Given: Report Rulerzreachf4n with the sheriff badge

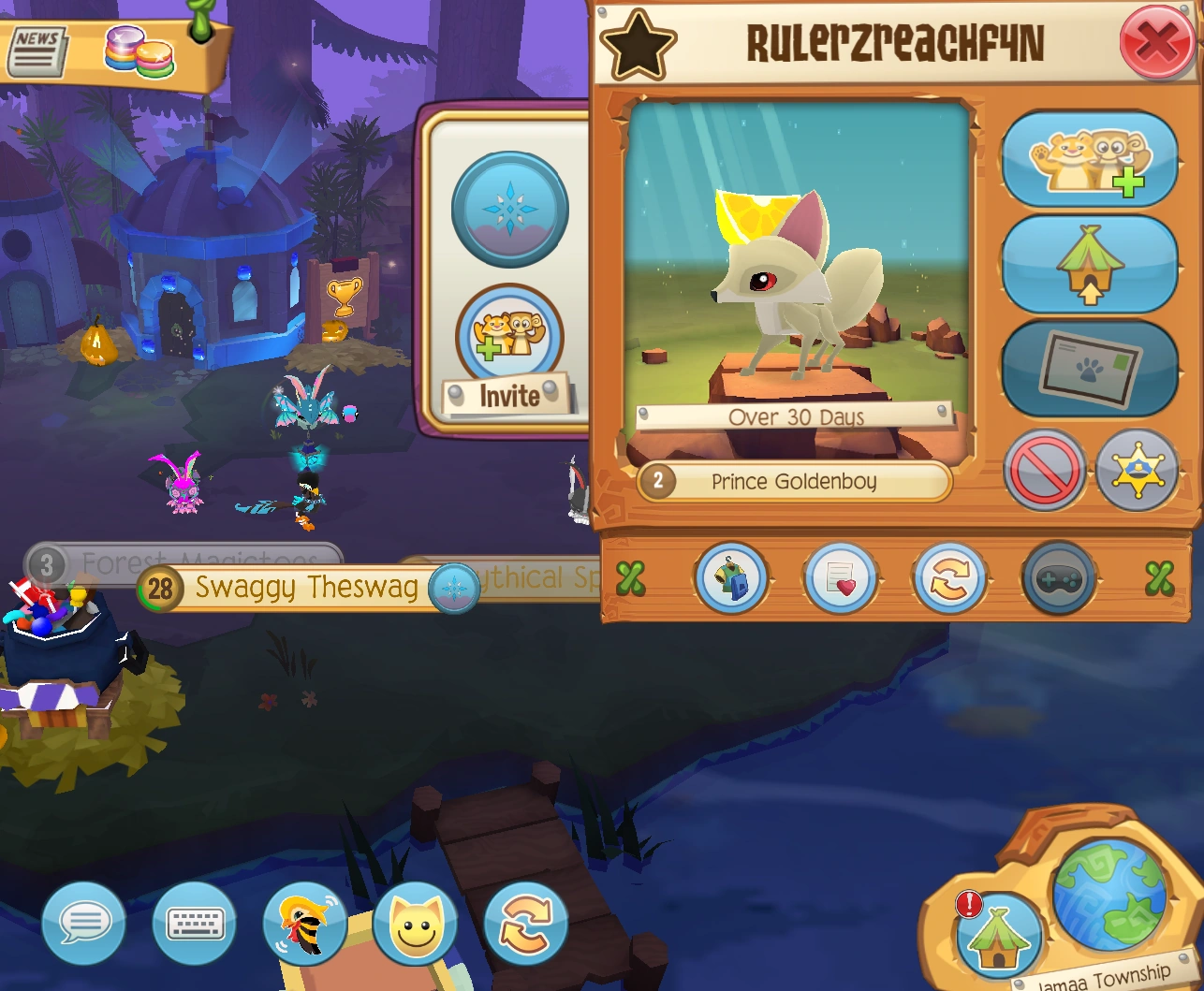Looking at the screenshot, I should click(1138, 472).
